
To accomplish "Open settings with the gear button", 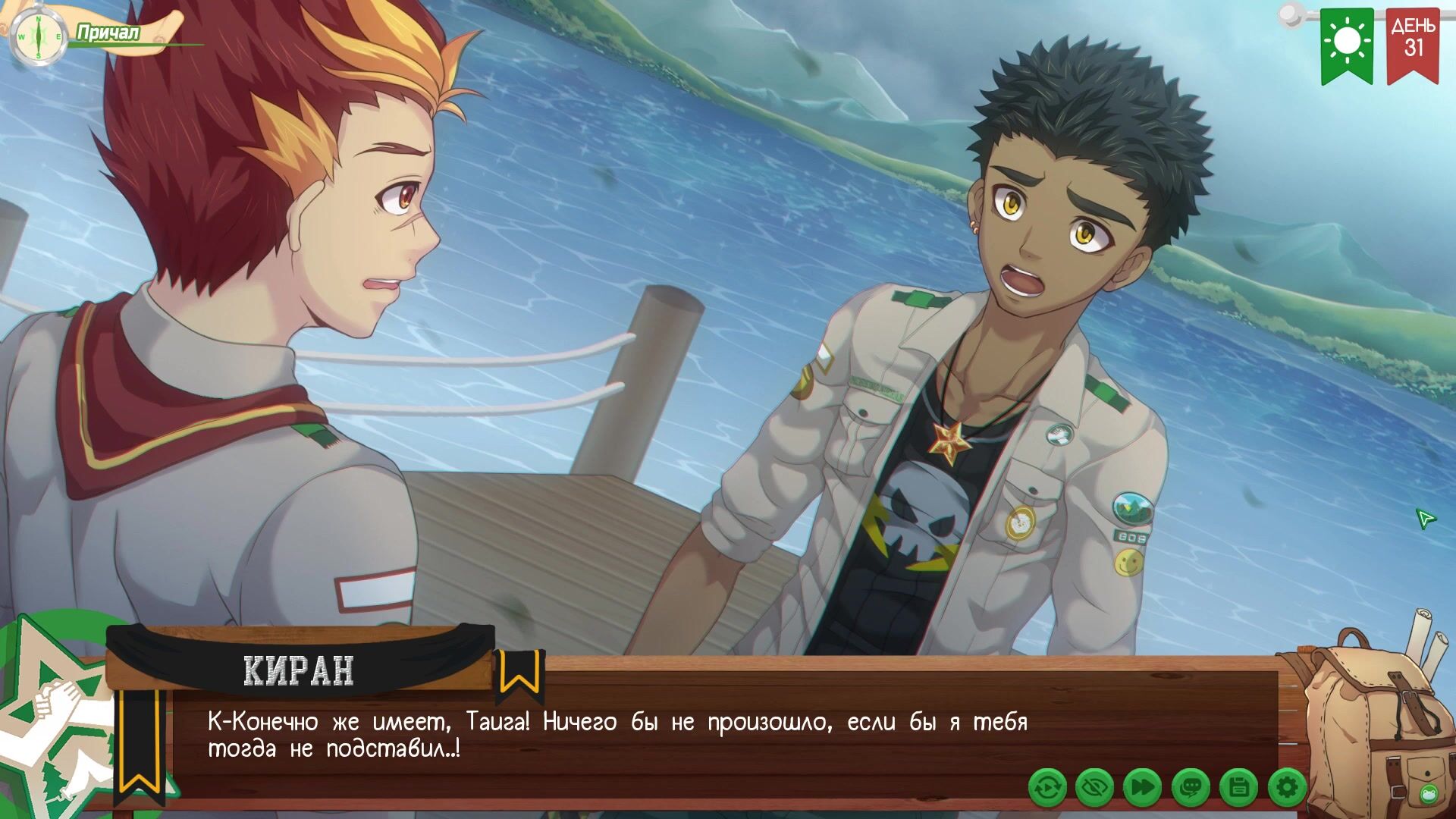I will pyautogui.click(x=1287, y=788).
